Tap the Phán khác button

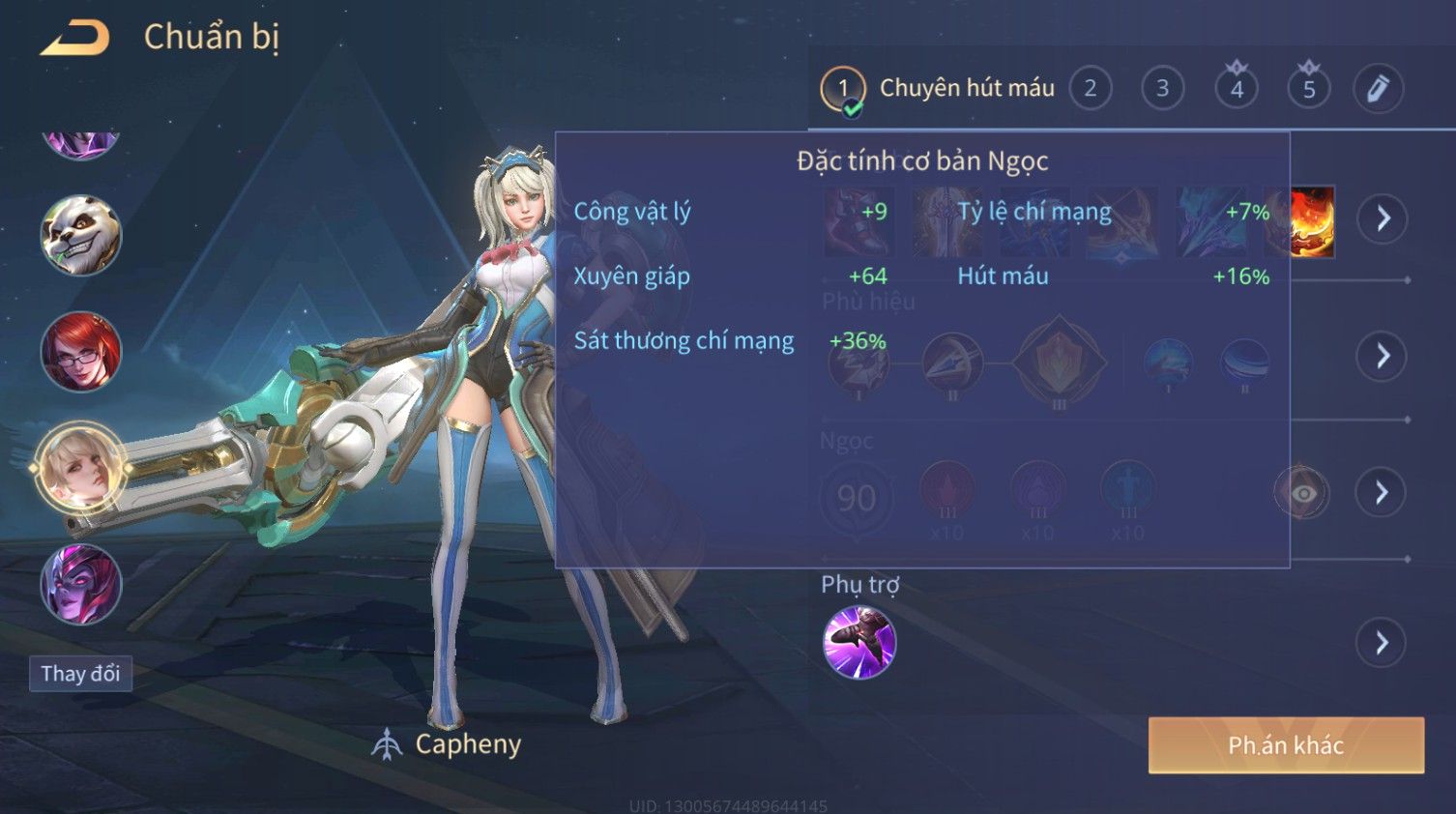point(1286,745)
